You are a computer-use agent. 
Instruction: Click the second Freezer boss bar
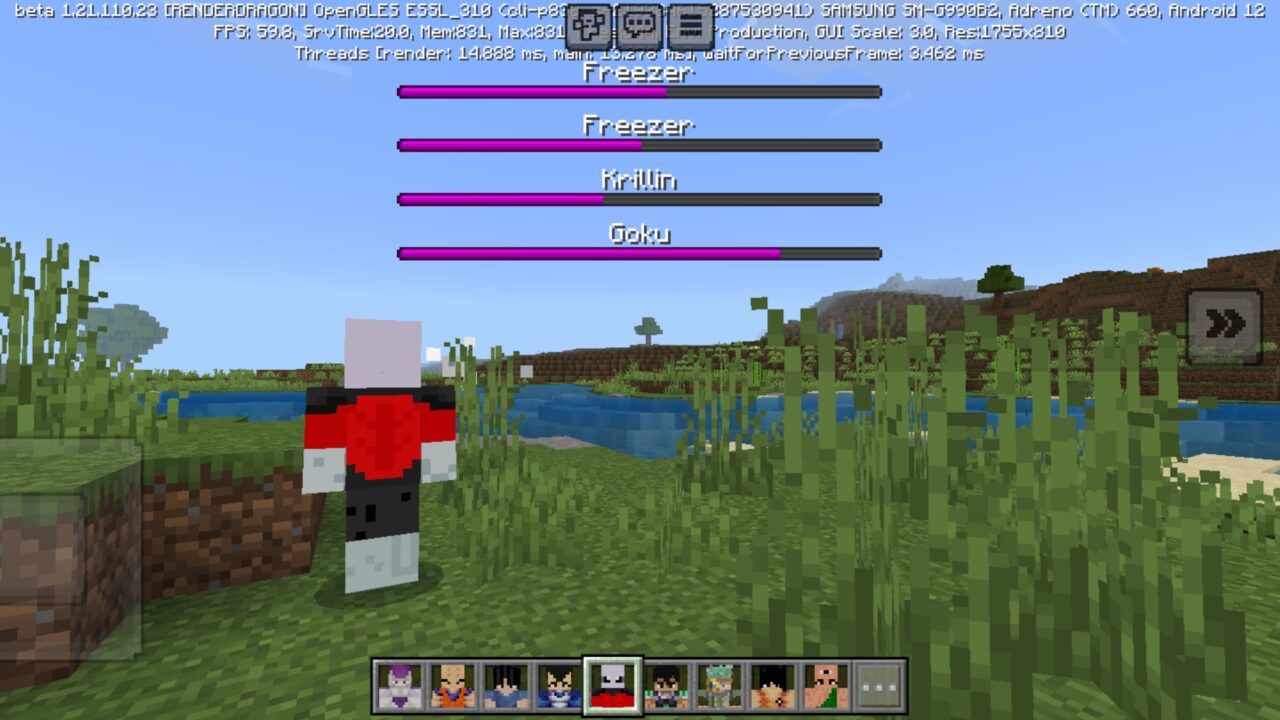pyautogui.click(x=640, y=145)
